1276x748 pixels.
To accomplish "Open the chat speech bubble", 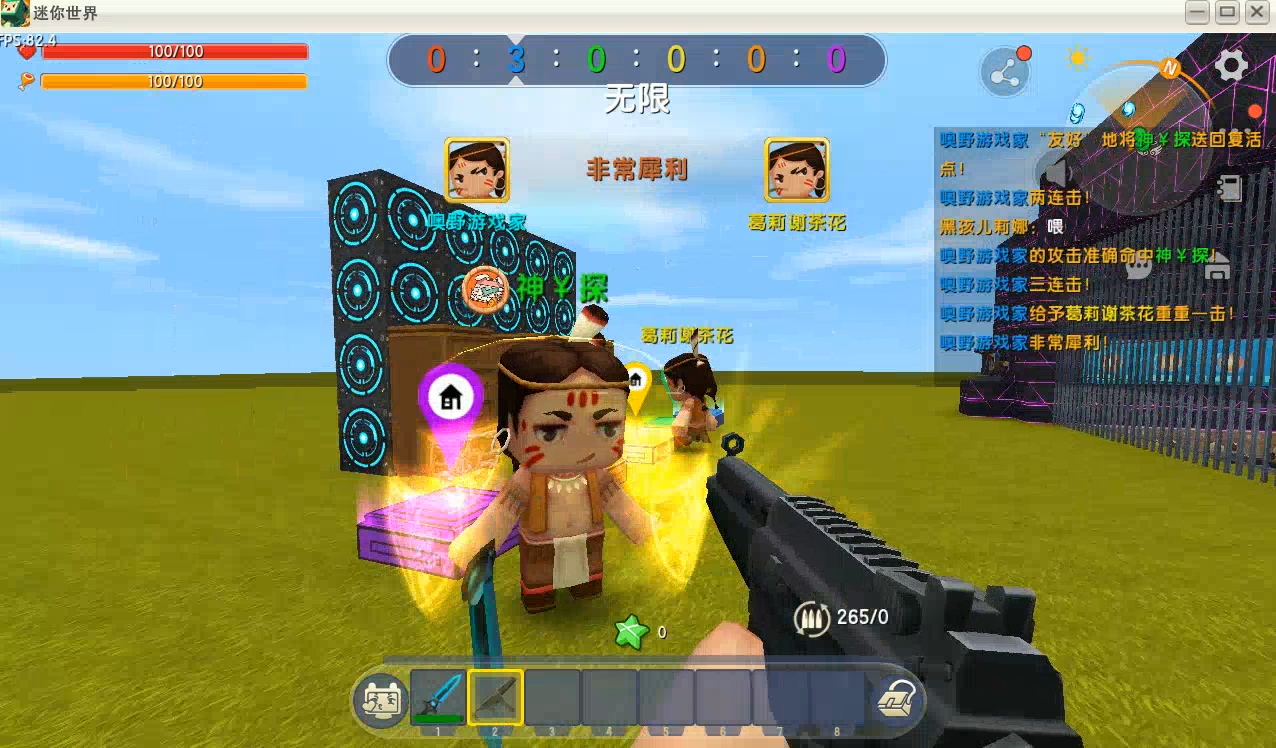I will click(1140, 265).
